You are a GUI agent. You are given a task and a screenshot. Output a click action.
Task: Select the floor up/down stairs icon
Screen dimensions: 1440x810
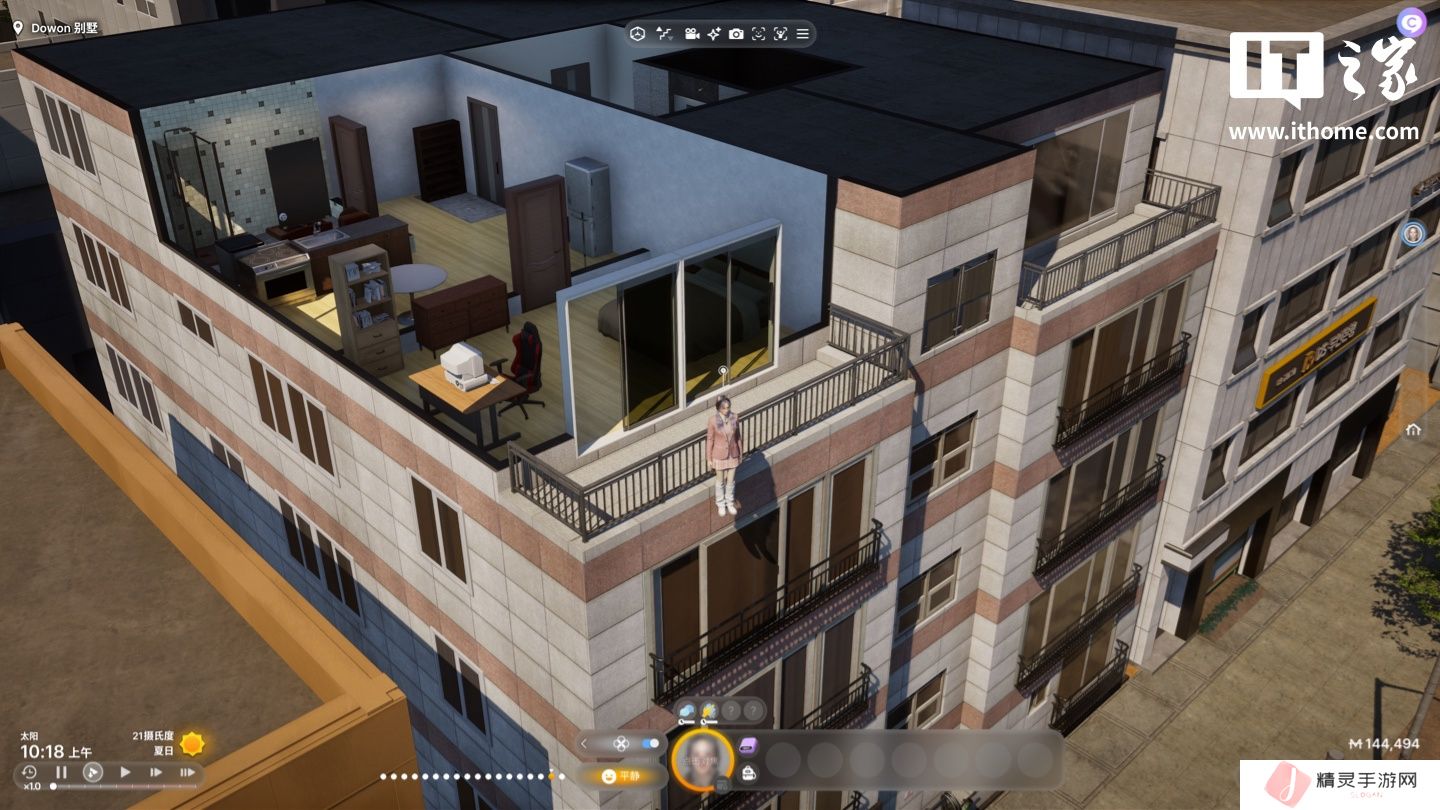(x=664, y=34)
